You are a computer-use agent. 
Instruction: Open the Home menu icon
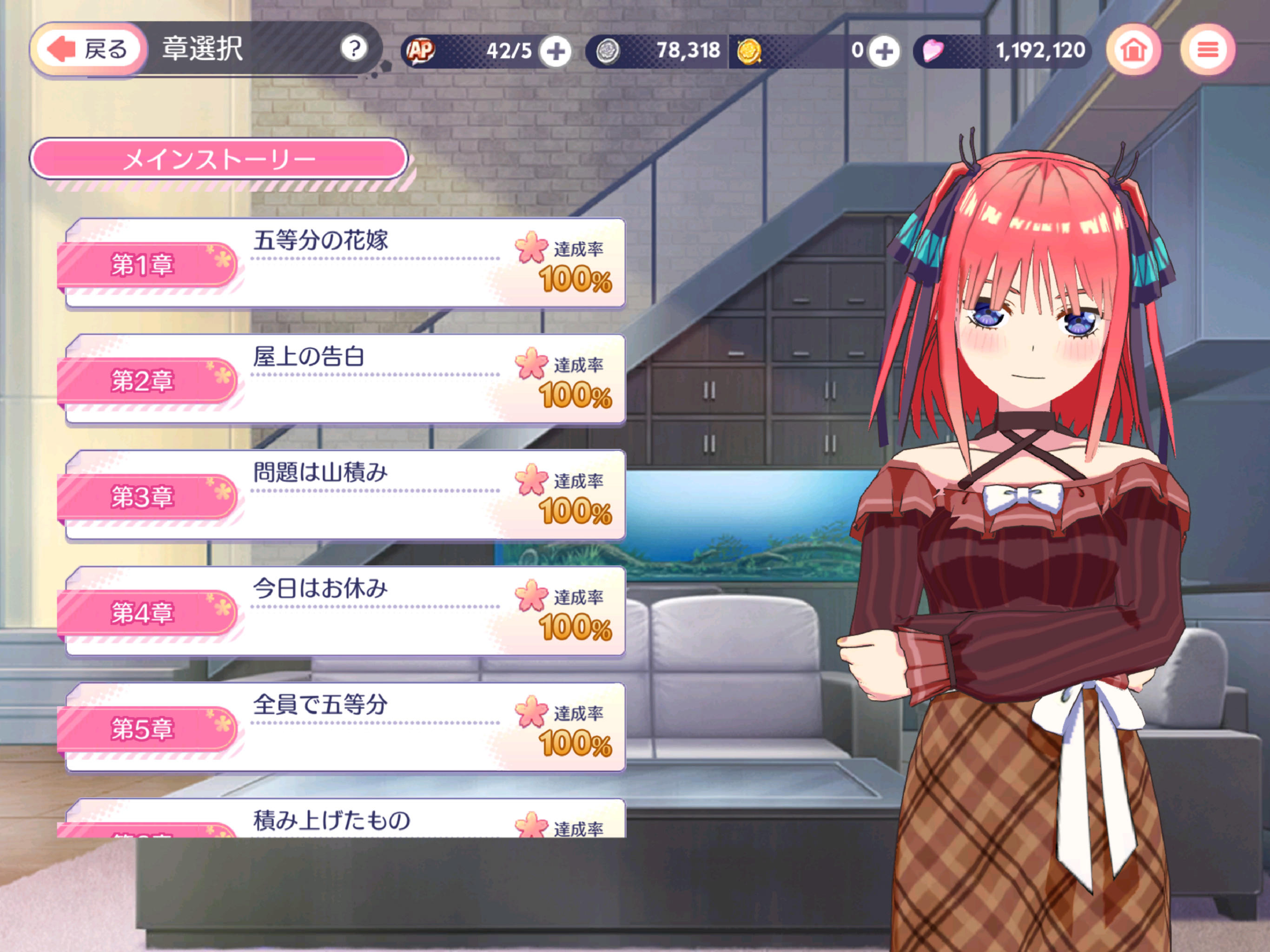coord(1133,51)
